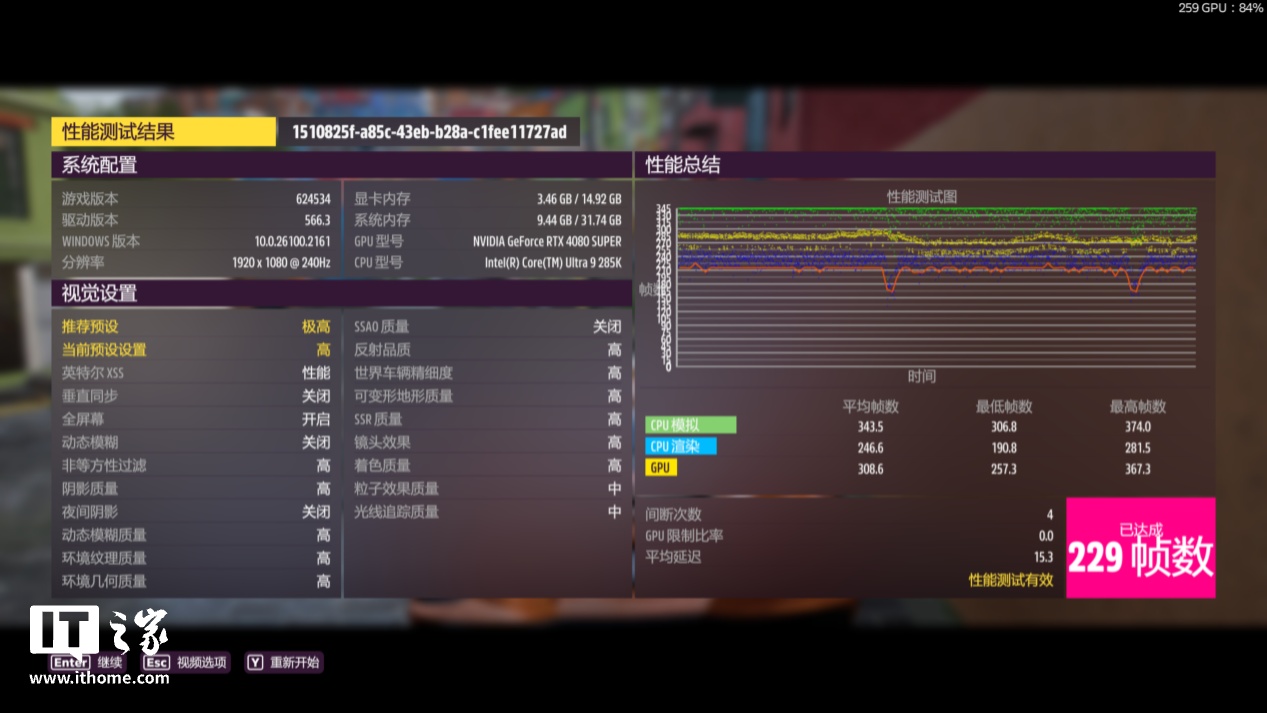1267x713 pixels.
Task: Continue past the benchmark results with 继续
Action: click(x=88, y=662)
